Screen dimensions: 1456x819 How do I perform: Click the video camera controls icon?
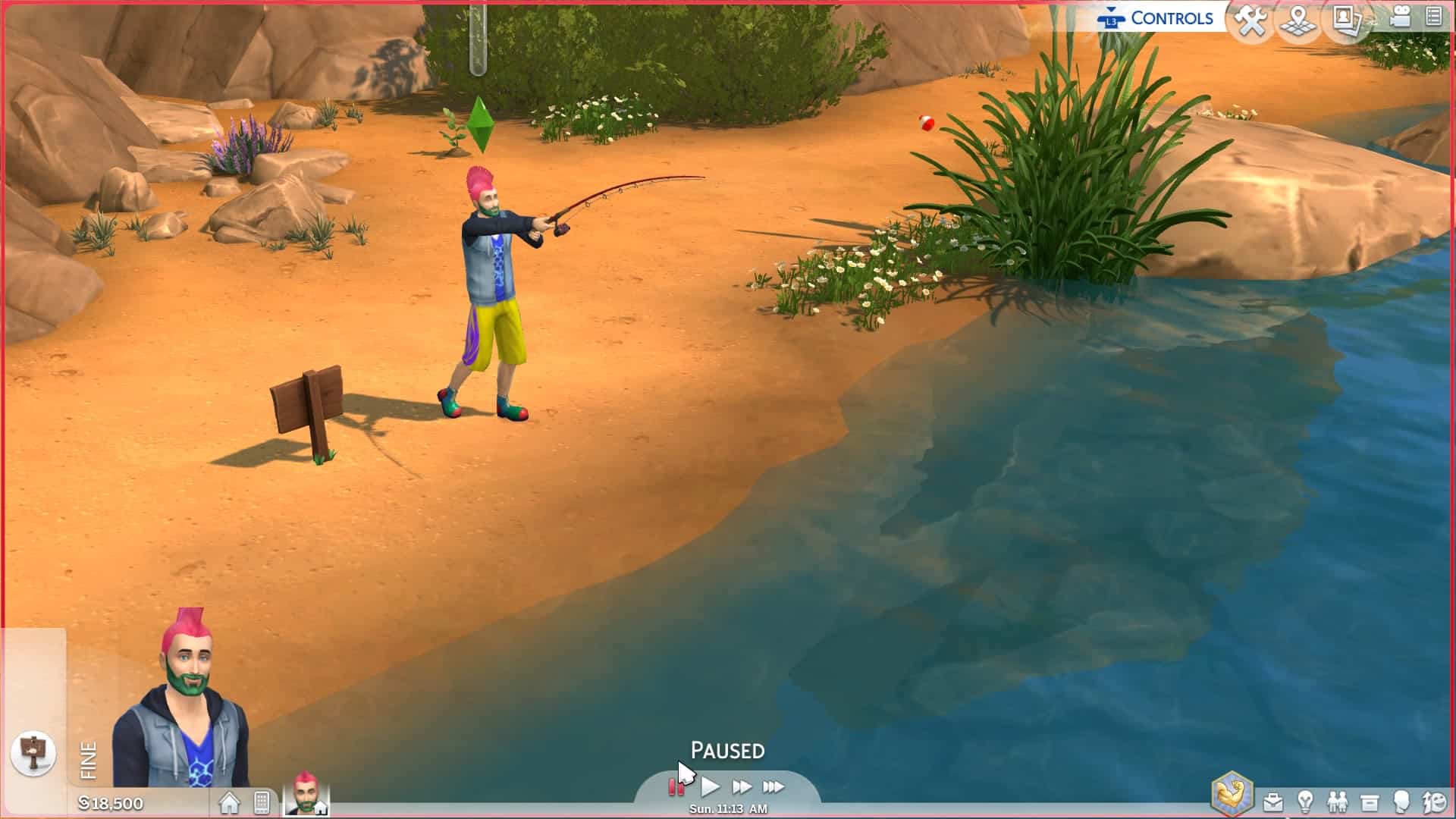1399,17
